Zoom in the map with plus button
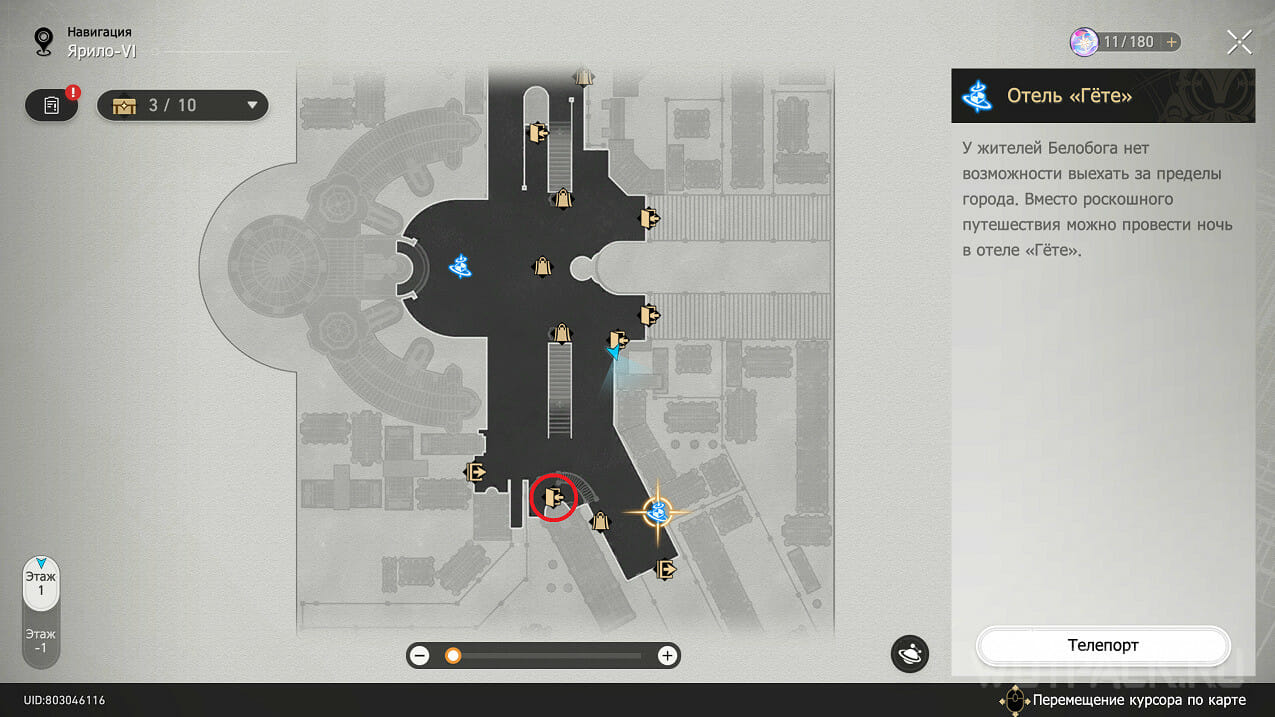 (667, 656)
